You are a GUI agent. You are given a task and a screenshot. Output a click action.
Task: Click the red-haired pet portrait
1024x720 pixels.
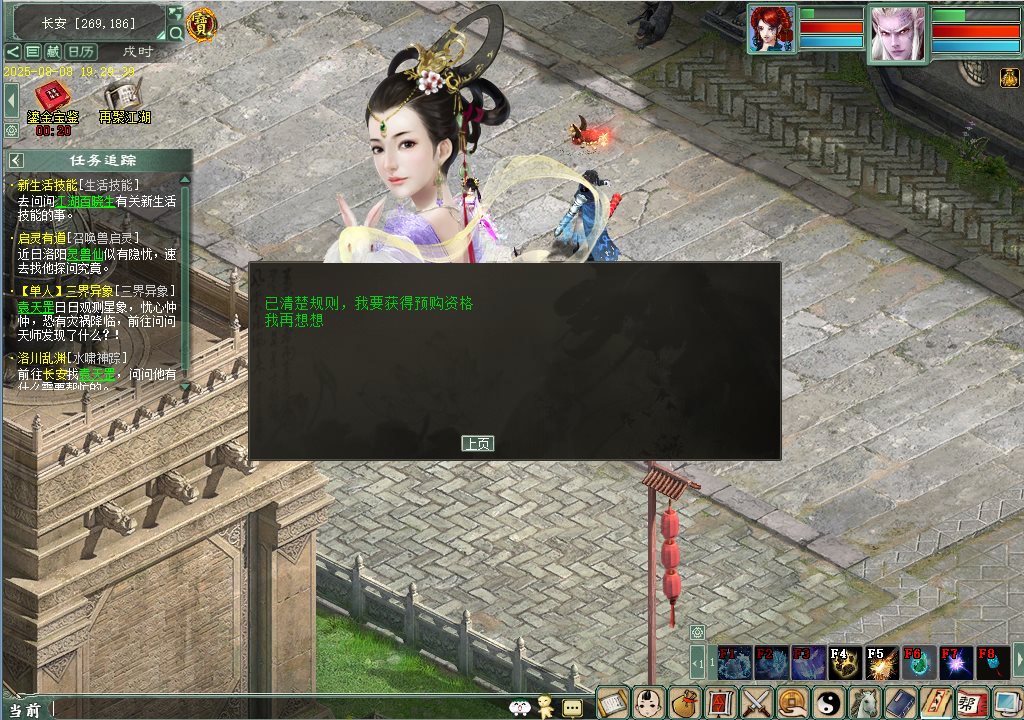[x=771, y=29]
